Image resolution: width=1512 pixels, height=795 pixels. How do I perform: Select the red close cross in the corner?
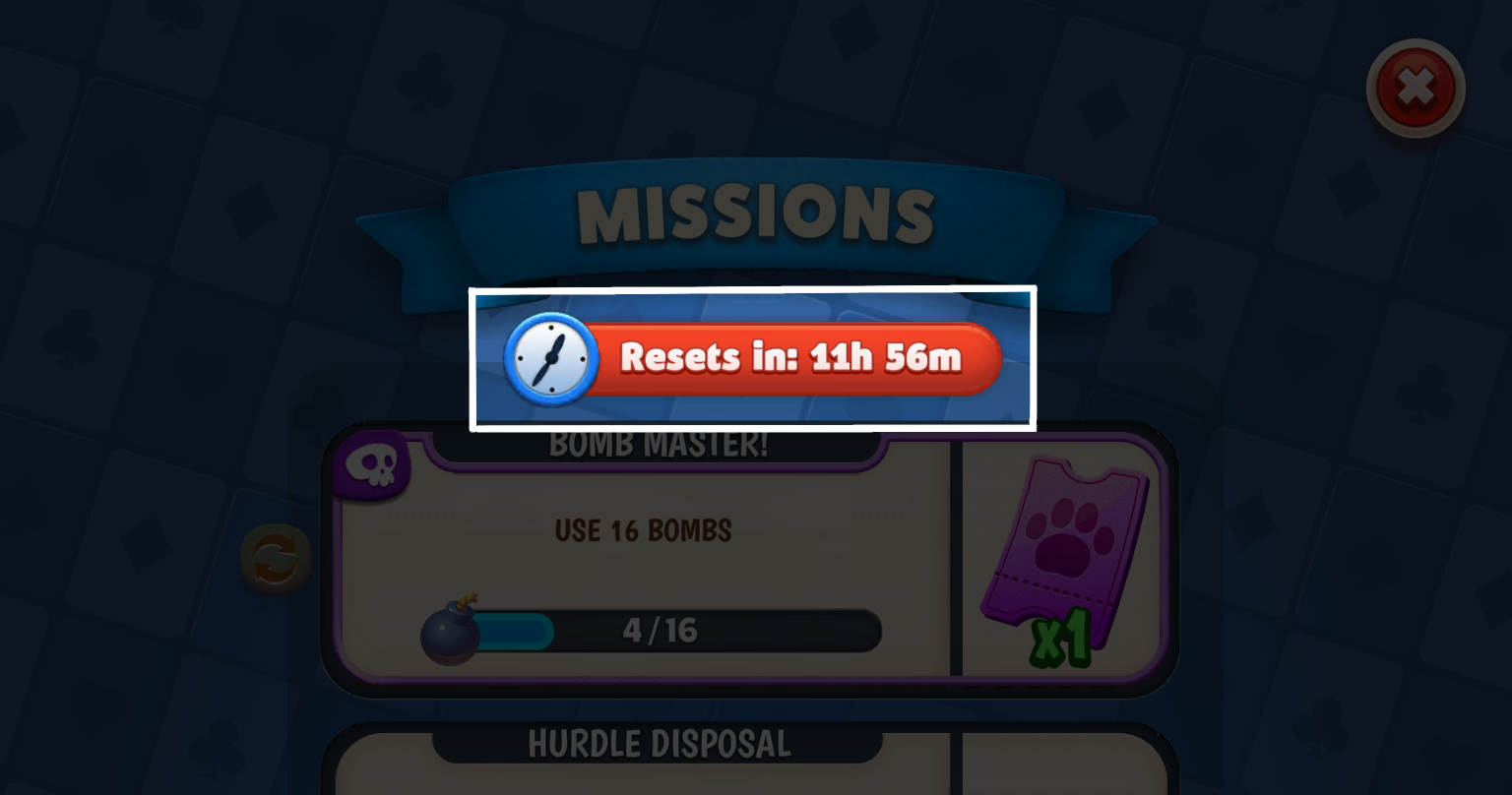1416,88
